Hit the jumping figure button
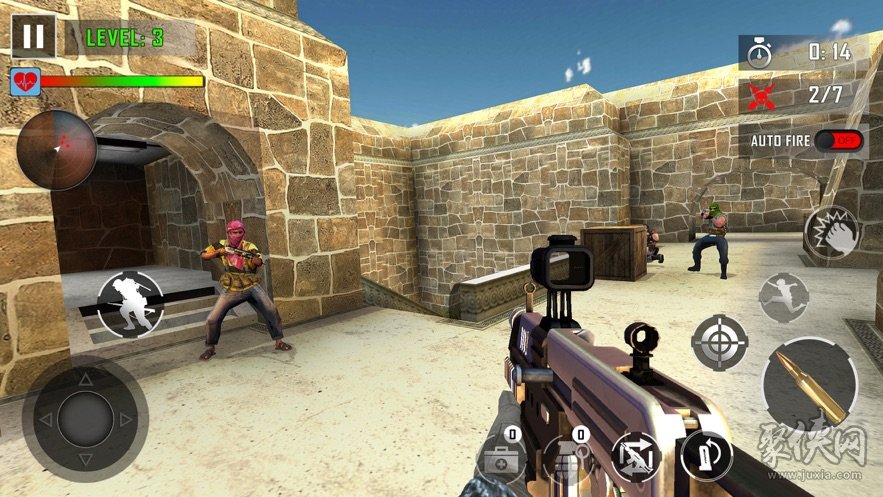883x497 pixels. (783, 297)
